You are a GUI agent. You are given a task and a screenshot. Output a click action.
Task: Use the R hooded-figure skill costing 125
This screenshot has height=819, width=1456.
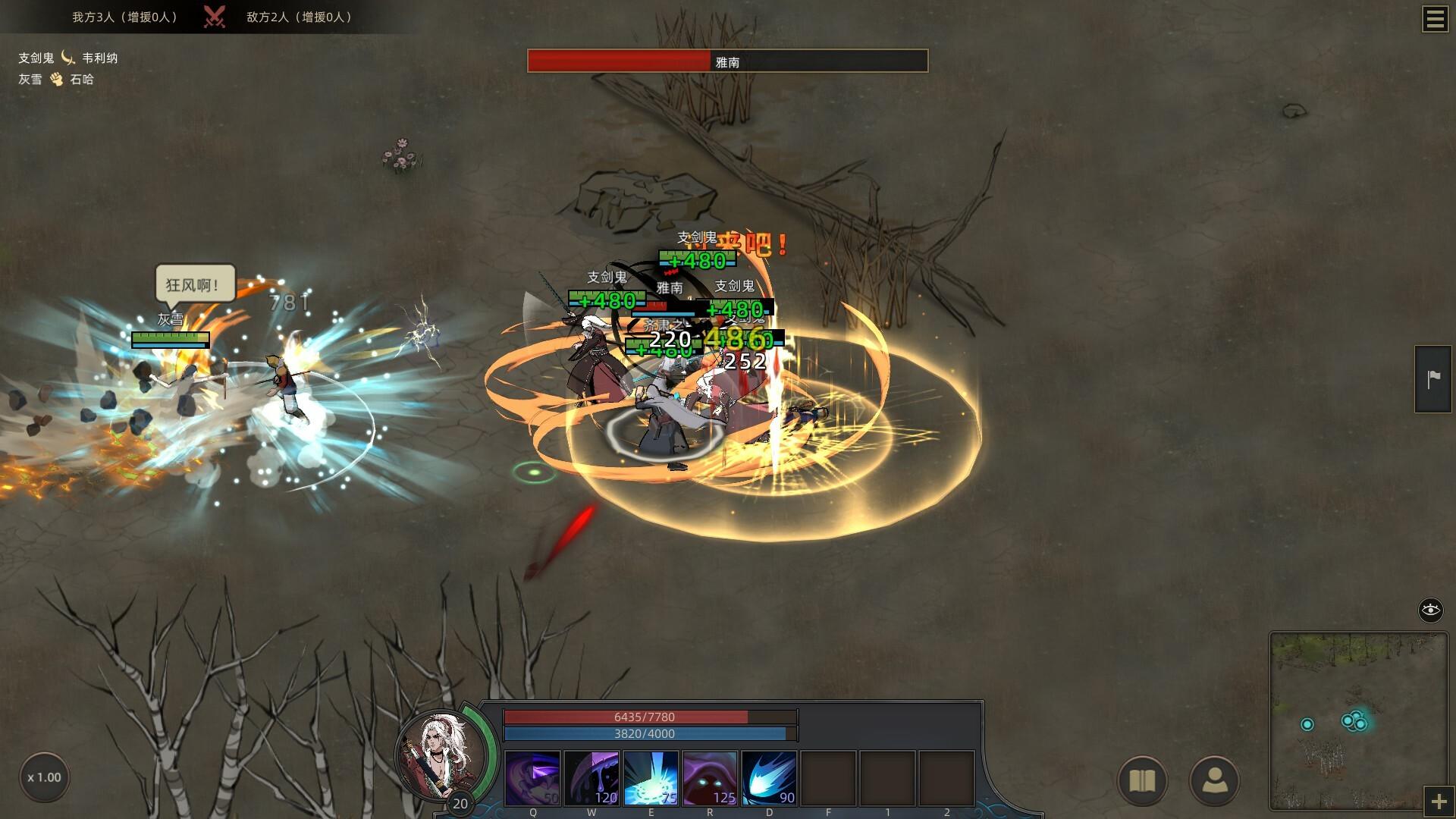tap(709, 777)
